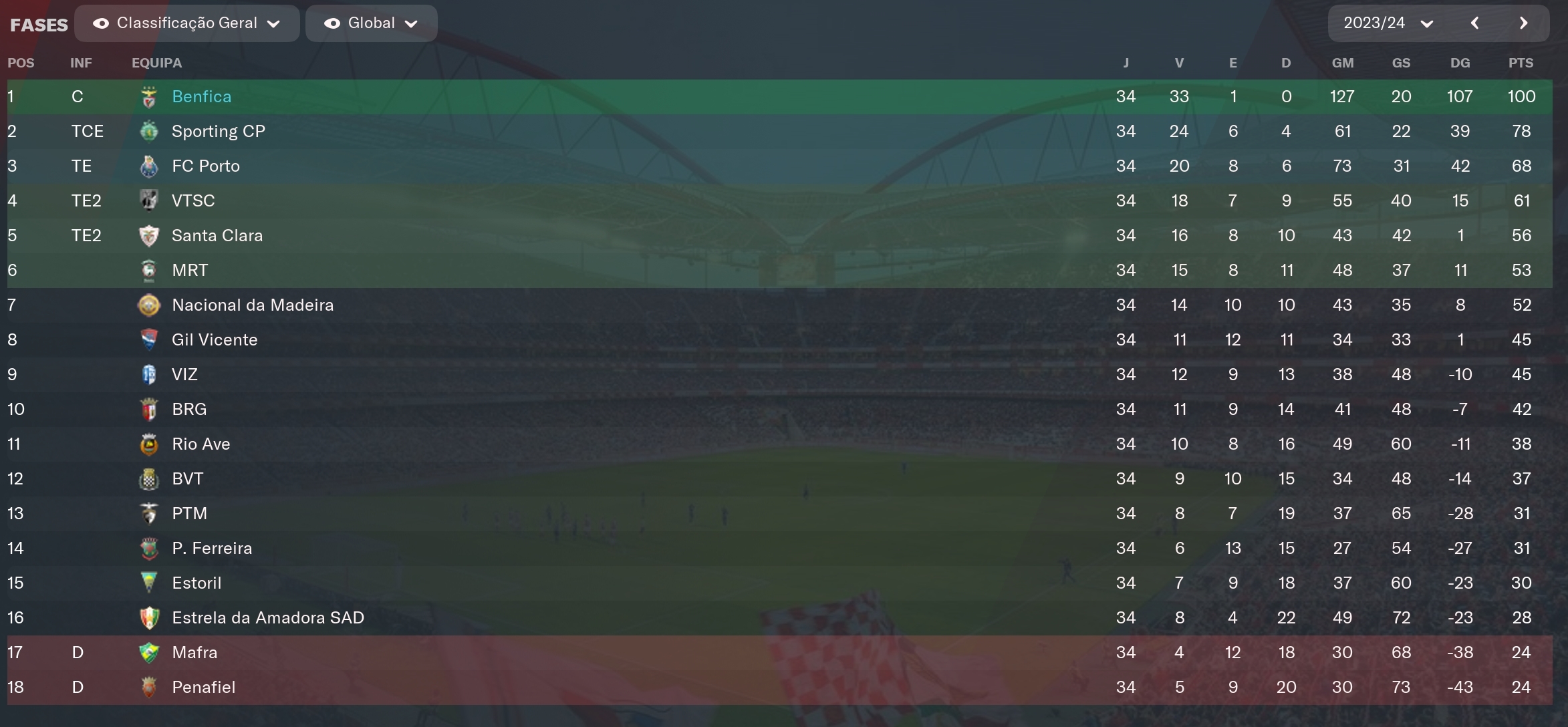
Task: Open Penafiel team entry
Action: [203, 688]
